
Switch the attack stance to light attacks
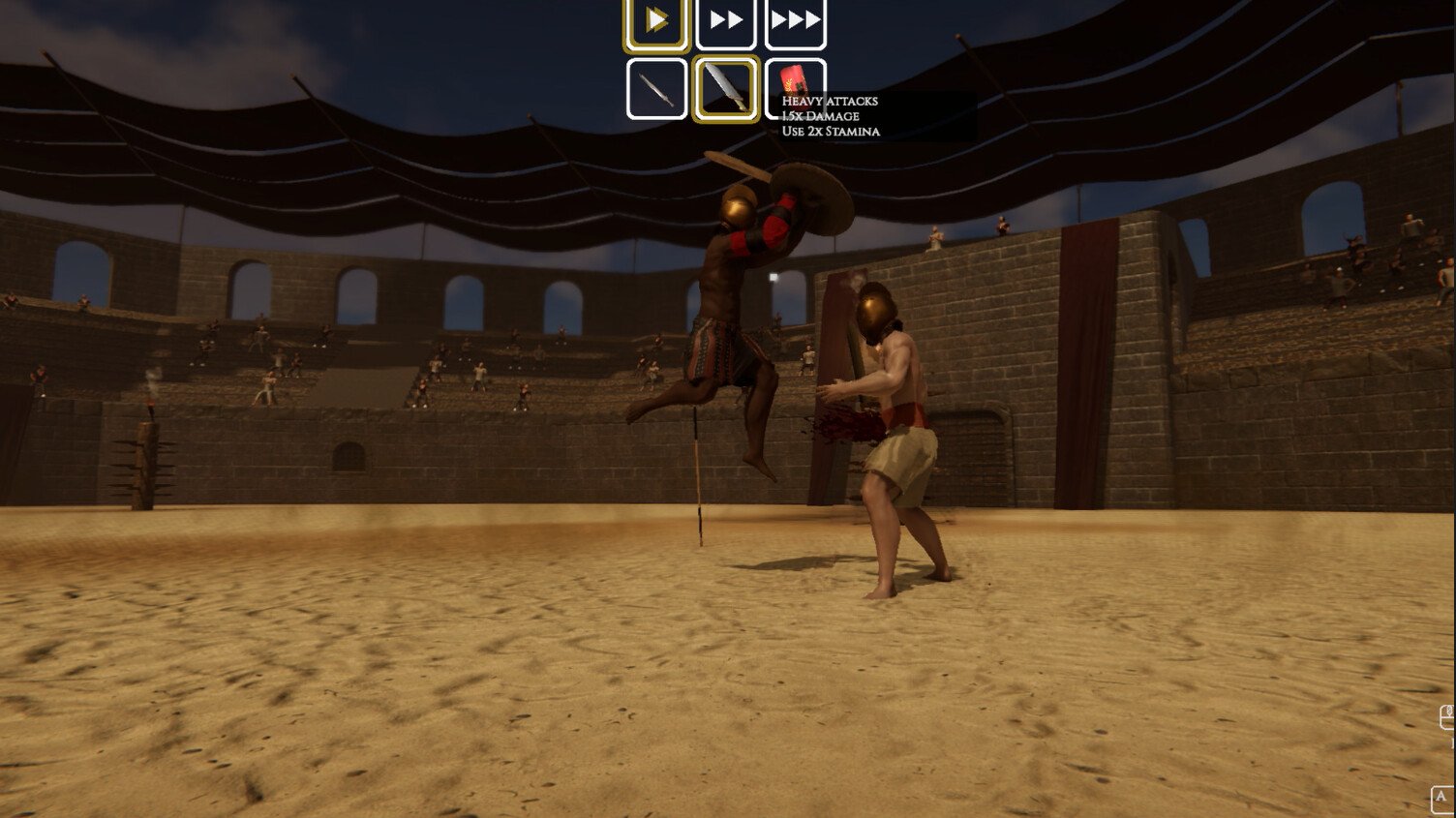pyautogui.click(x=657, y=87)
